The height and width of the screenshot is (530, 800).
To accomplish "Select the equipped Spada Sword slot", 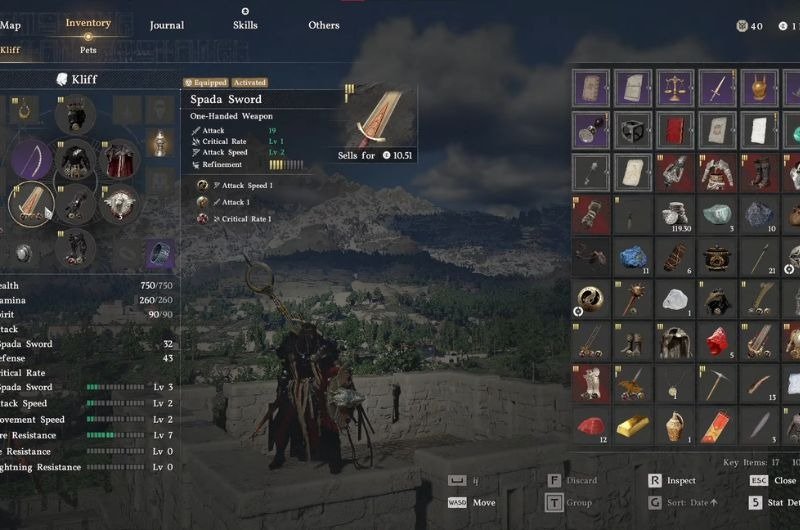I will pos(32,203).
